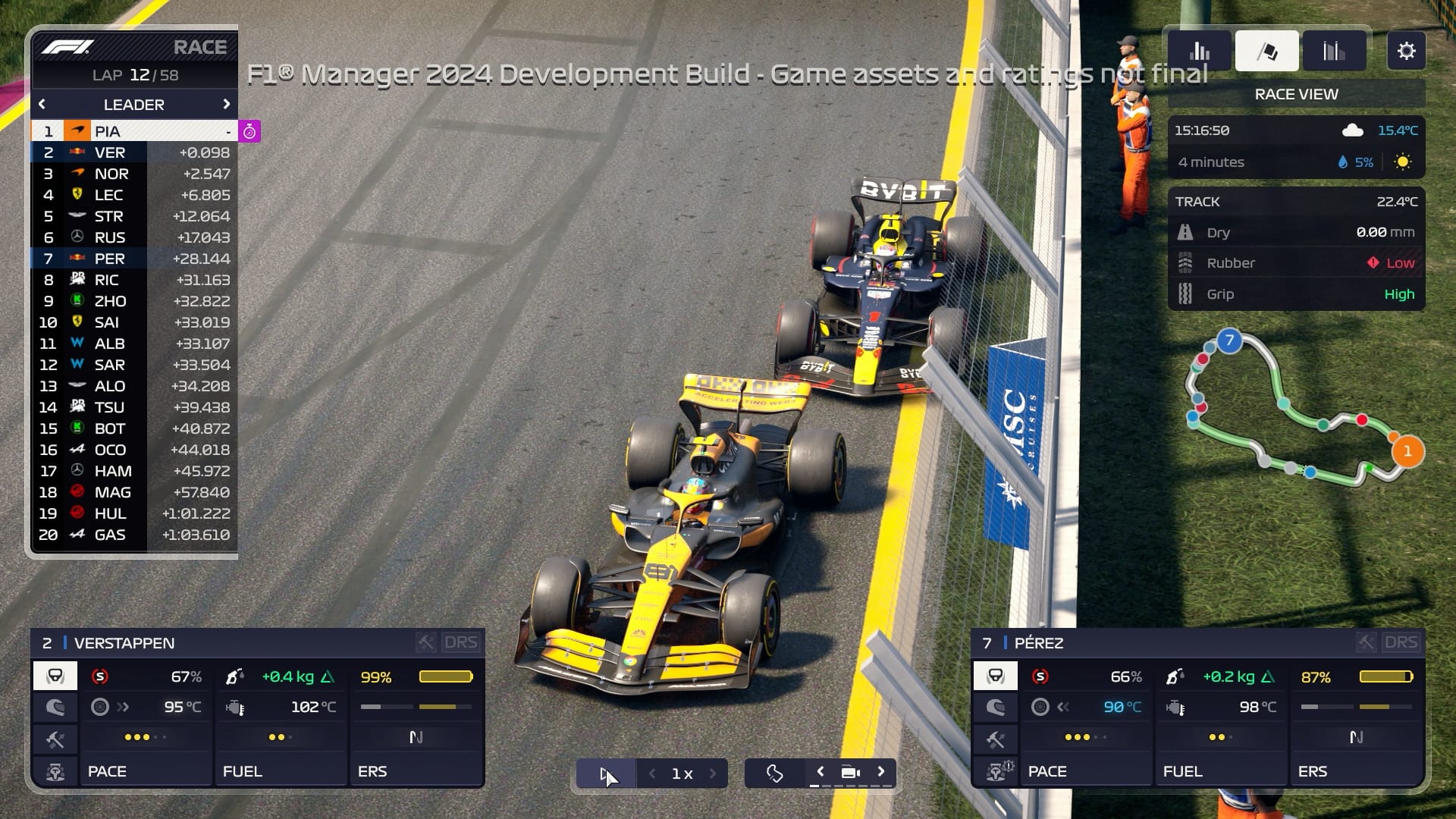This screenshot has width=1456, height=819.
Task: Decrease the simulation speed
Action: point(652,773)
